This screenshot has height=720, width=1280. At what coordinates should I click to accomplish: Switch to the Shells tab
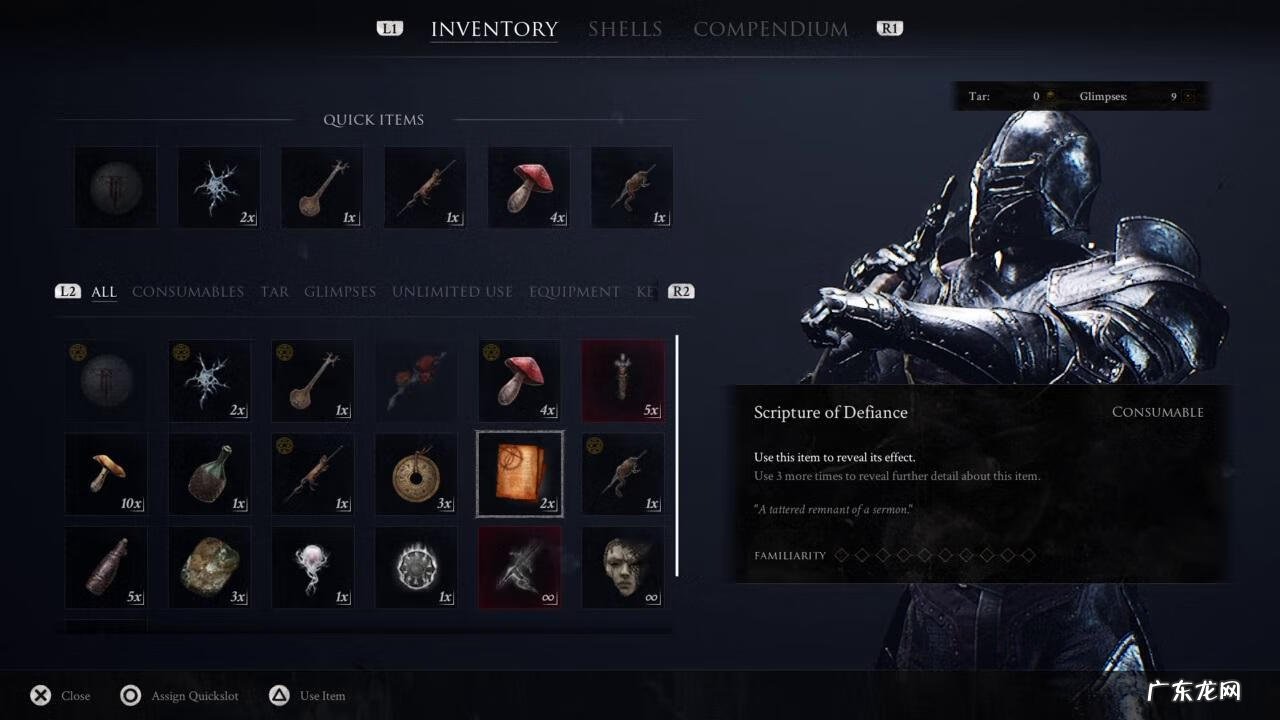pyautogui.click(x=625, y=29)
